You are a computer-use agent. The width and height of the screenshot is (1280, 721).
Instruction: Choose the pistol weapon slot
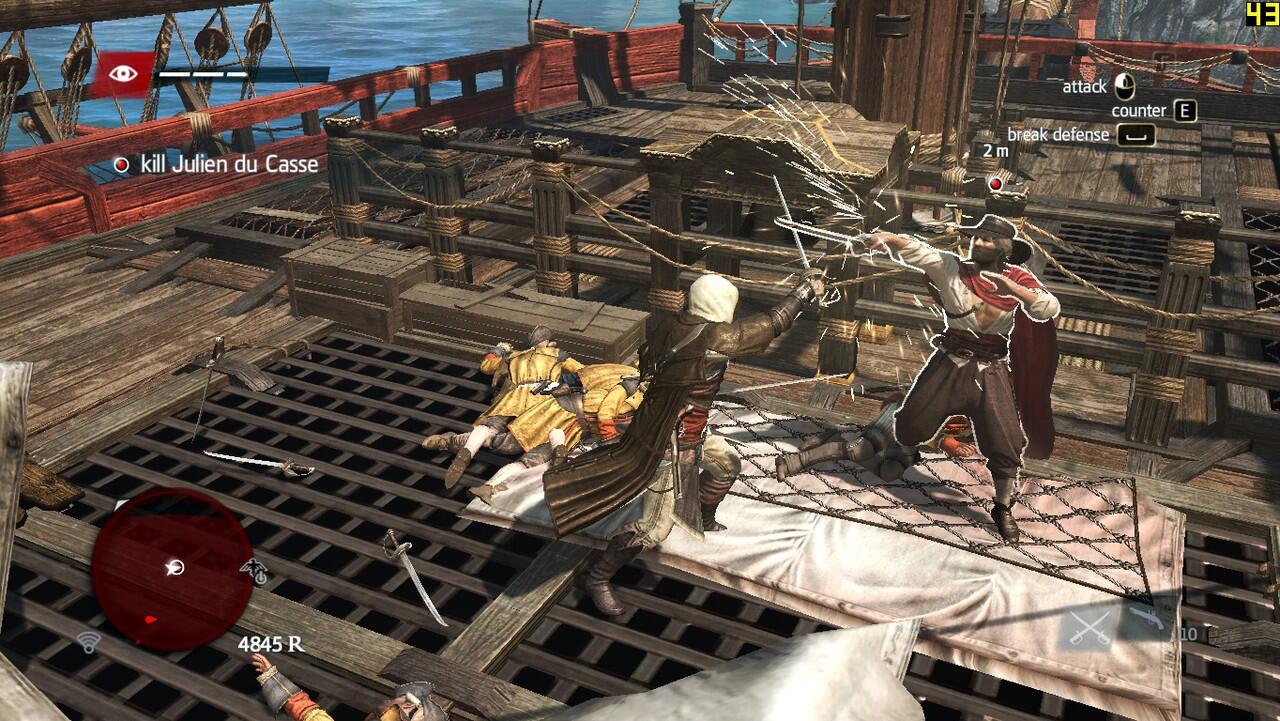pyautogui.click(x=1148, y=619)
